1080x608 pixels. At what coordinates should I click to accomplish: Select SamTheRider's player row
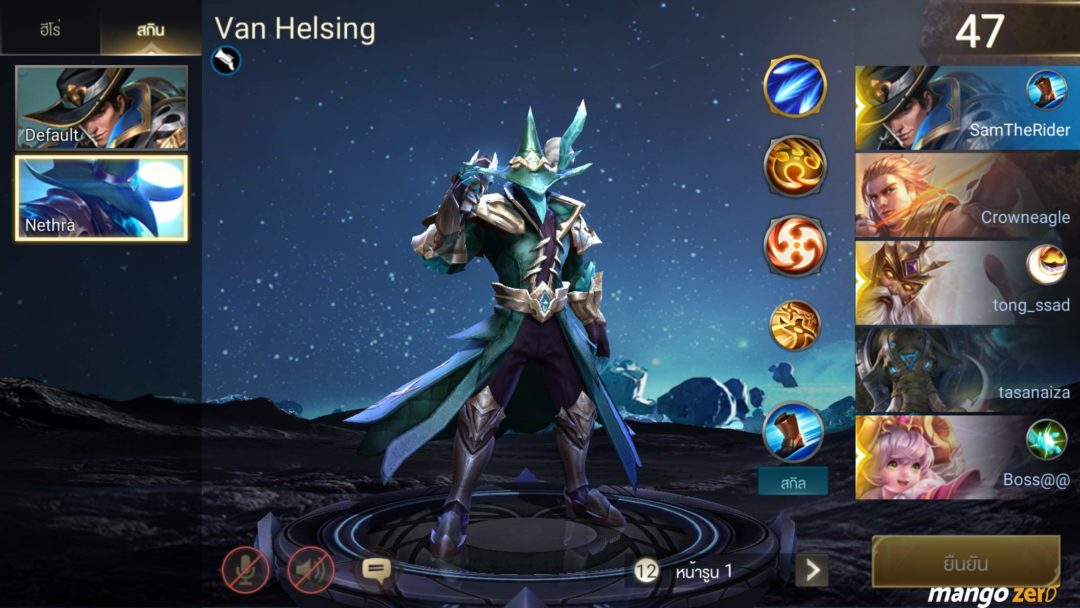point(967,108)
